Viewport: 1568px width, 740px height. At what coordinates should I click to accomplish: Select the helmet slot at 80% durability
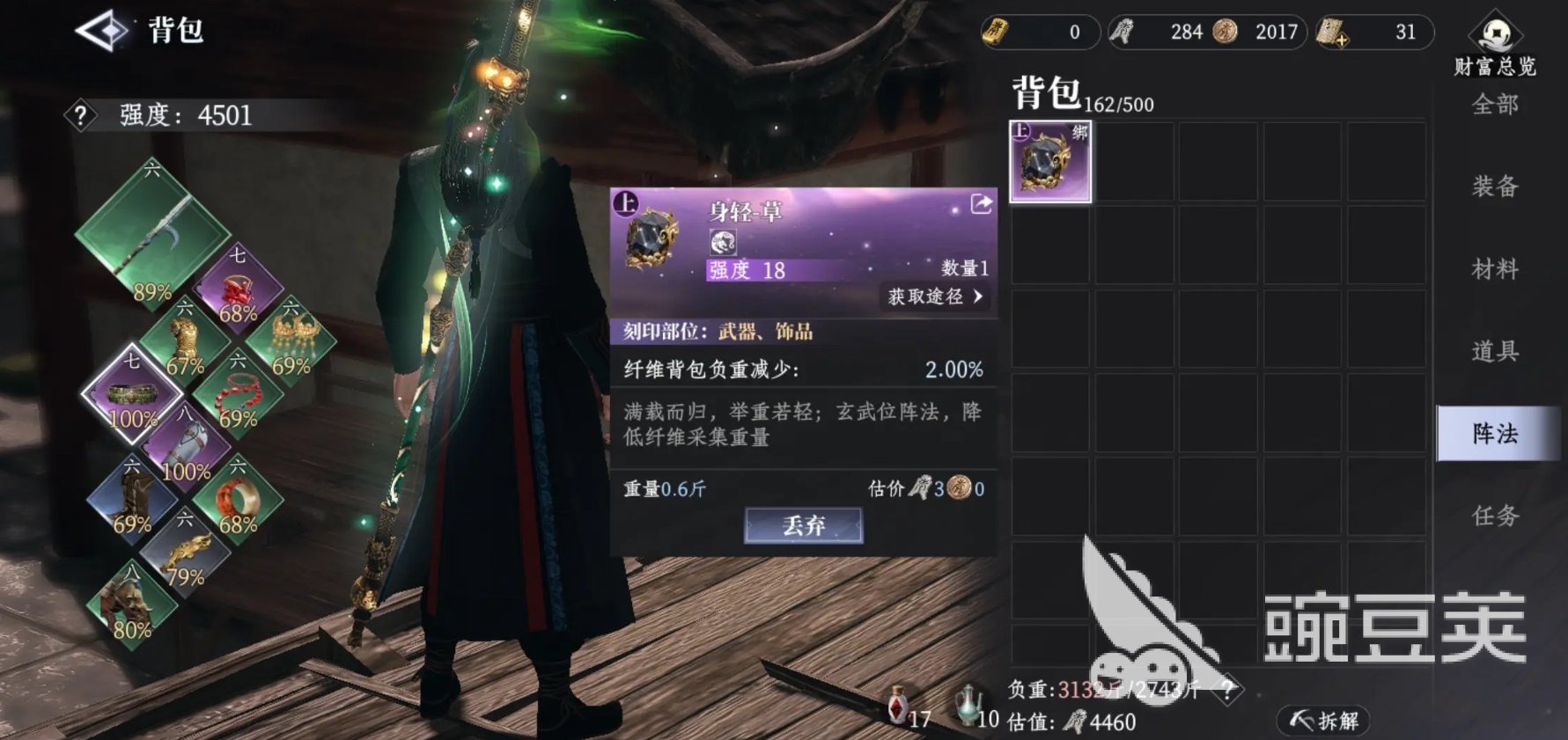click(x=132, y=607)
